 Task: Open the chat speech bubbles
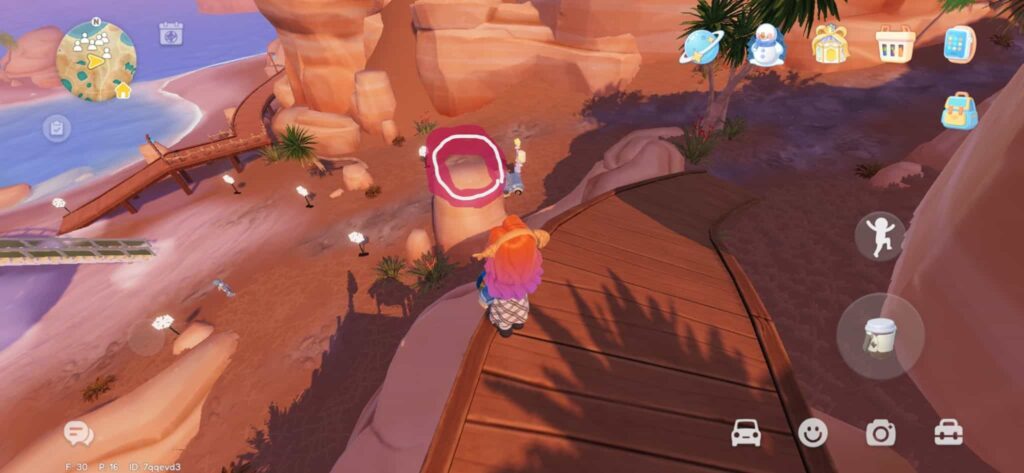coord(78,433)
